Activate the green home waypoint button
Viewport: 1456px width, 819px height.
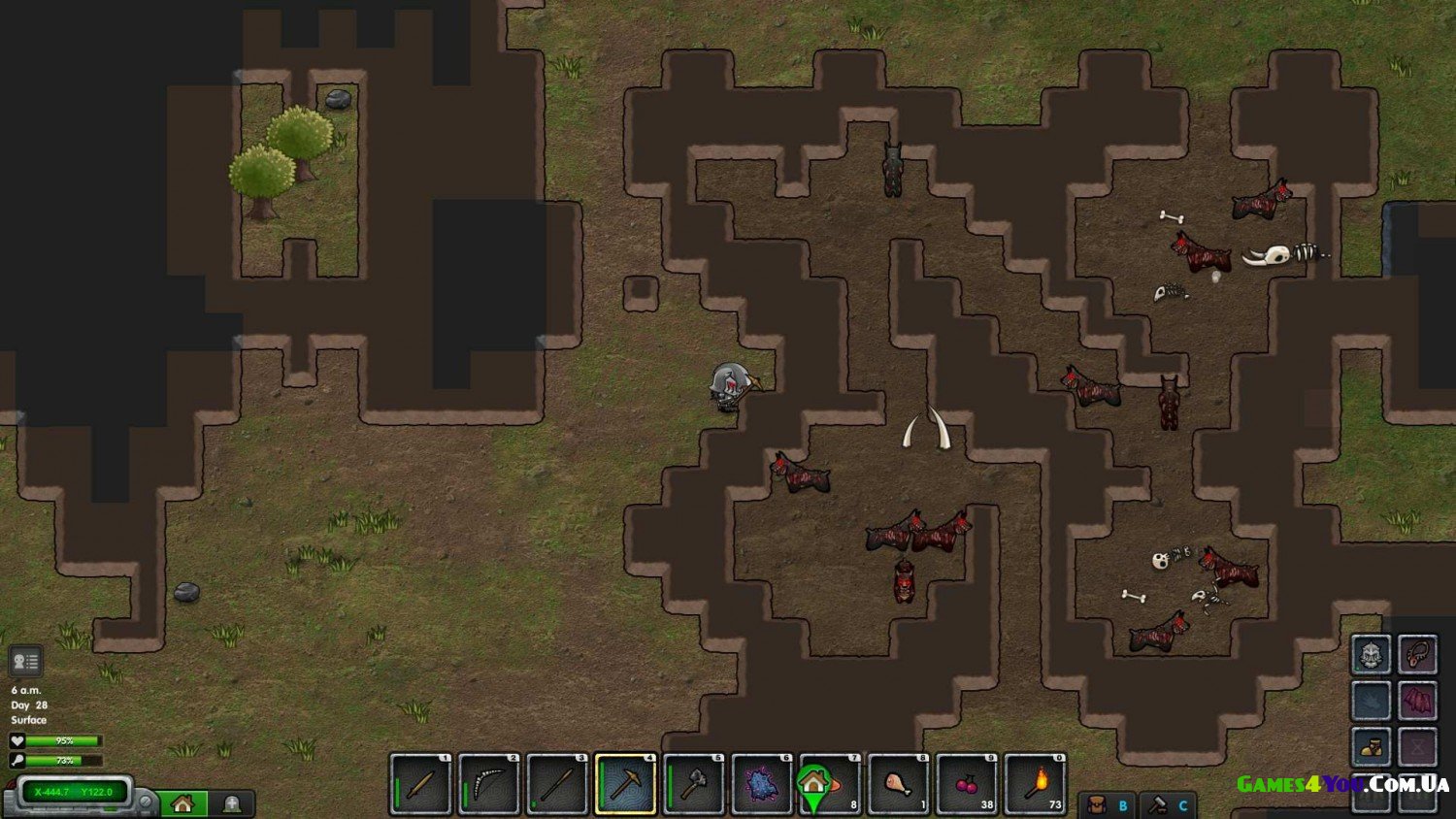(x=182, y=803)
